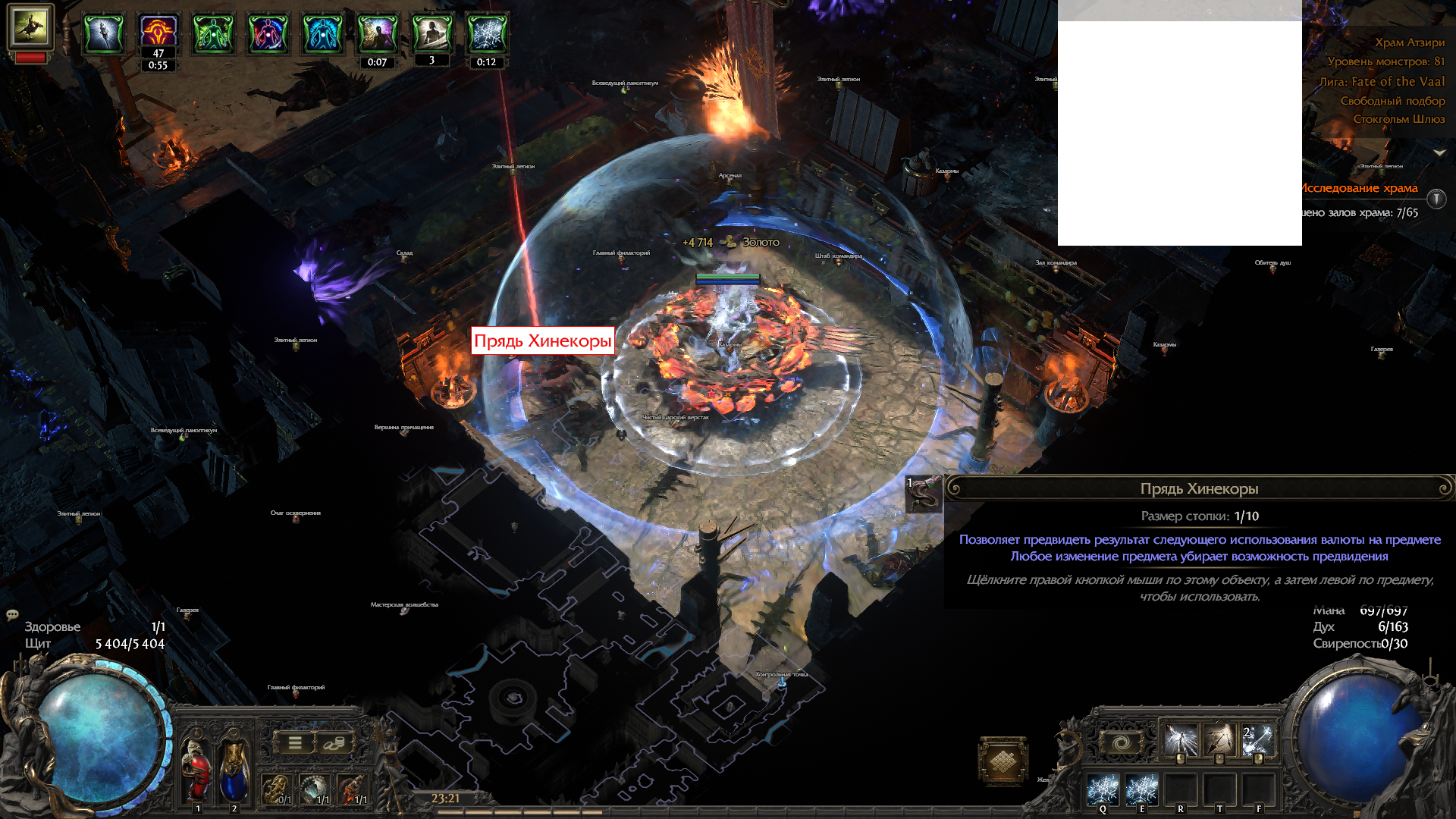Toggle the temple exploration quest tracker pin
Image resolution: width=1456 pixels, height=819 pixels.
1436,199
